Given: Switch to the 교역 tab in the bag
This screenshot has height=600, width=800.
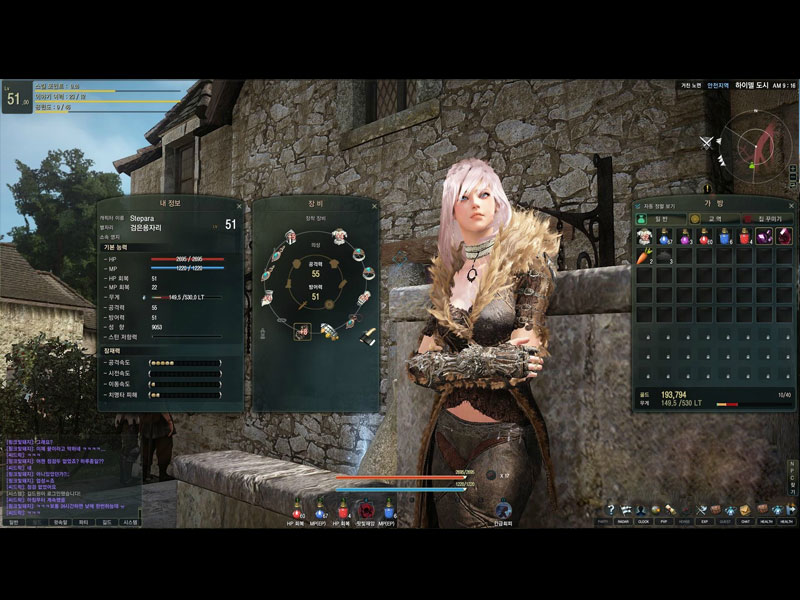Looking at the screenshot, I should (x=714, y=218).
